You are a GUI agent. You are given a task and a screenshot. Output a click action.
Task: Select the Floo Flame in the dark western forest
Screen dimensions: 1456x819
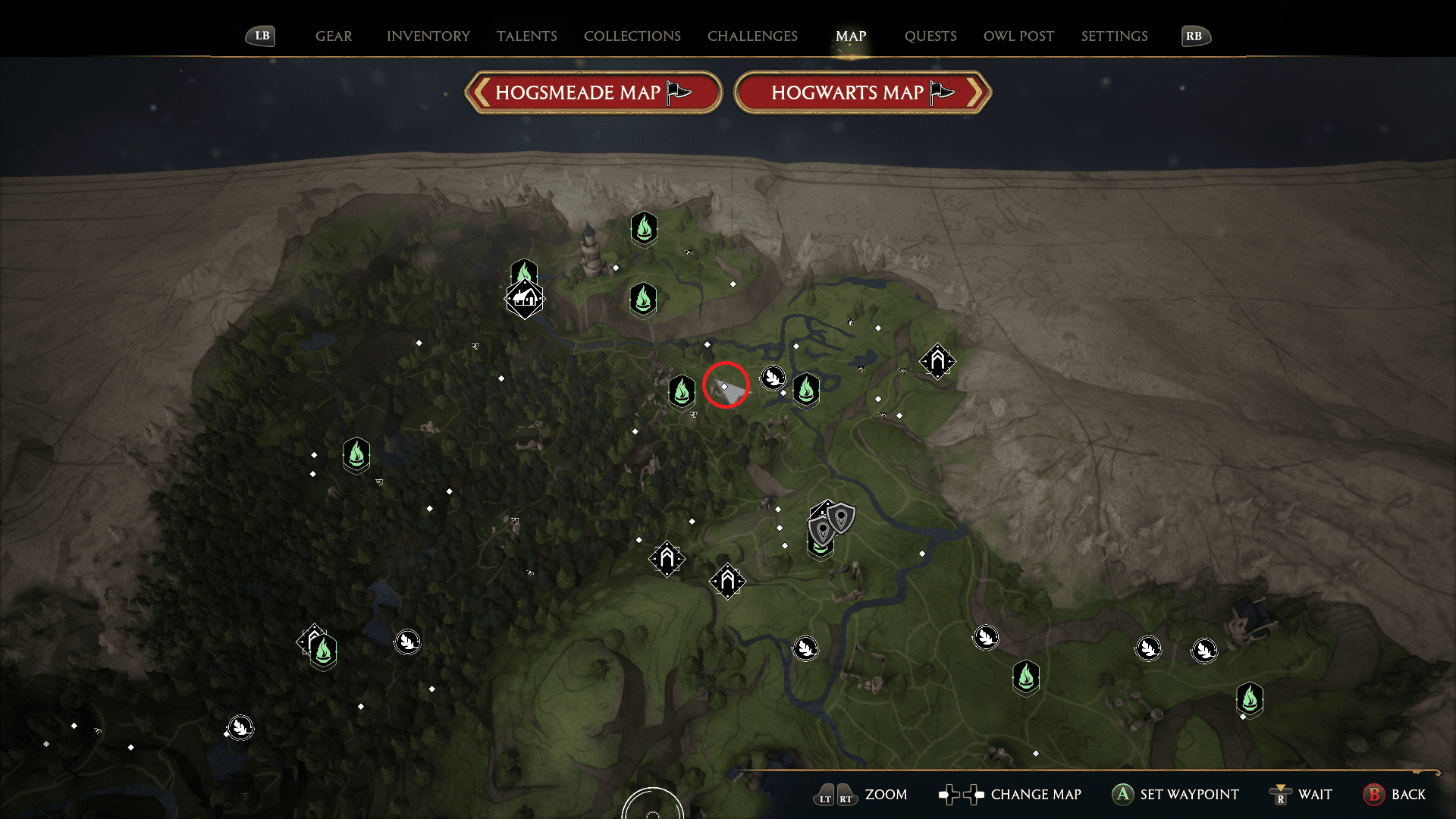[x=355, y=456]
